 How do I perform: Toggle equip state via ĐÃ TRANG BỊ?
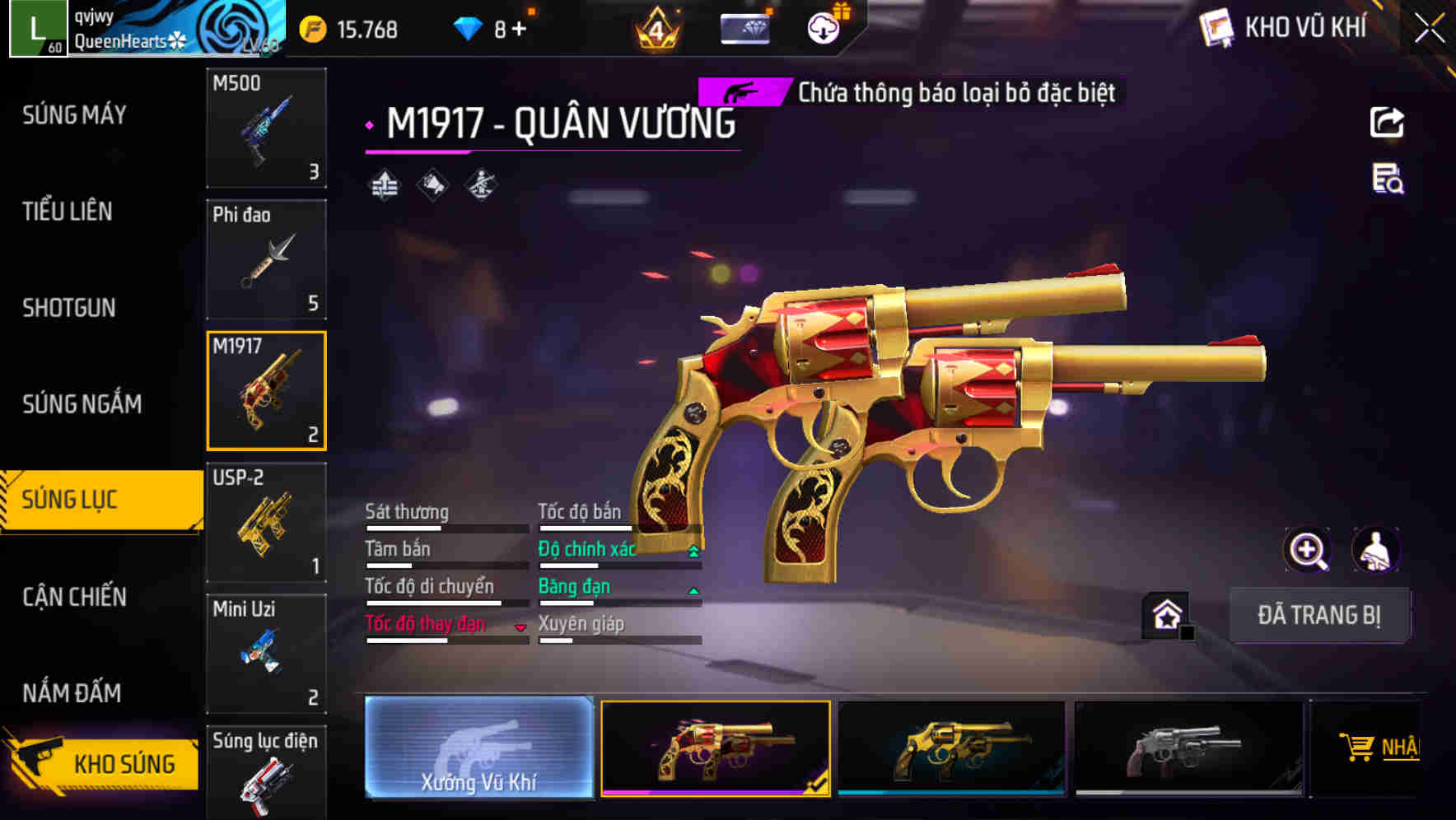coord(1319,615)
